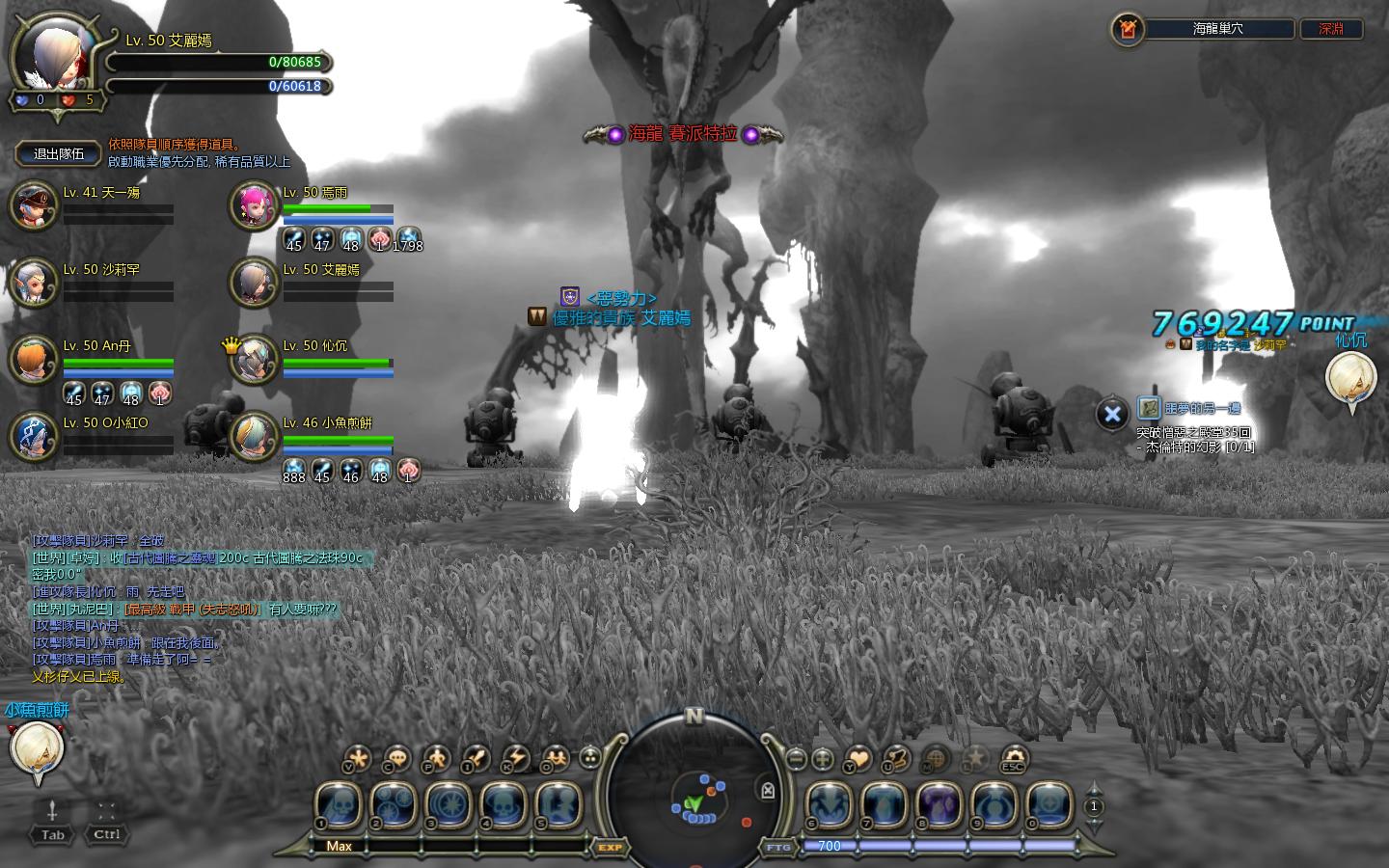Image resolution: width=1389 pixels, height=868 pixels.
Task: Open the chat speech-bubble menu icon
Action: click(396, 759)
